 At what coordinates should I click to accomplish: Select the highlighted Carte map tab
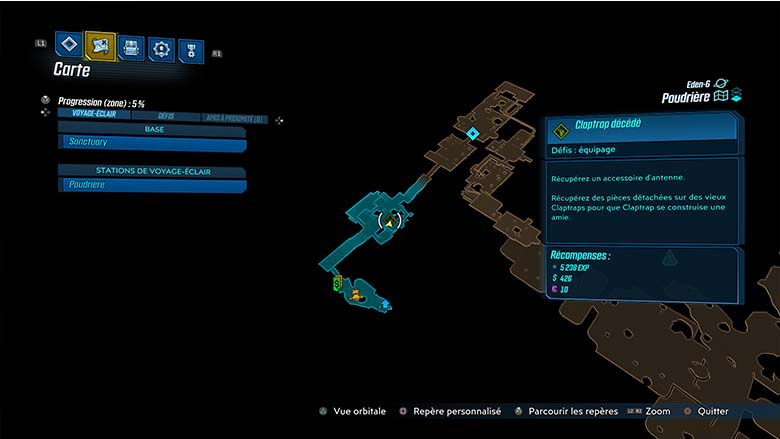pyautogui.click(x=100, y=46)
